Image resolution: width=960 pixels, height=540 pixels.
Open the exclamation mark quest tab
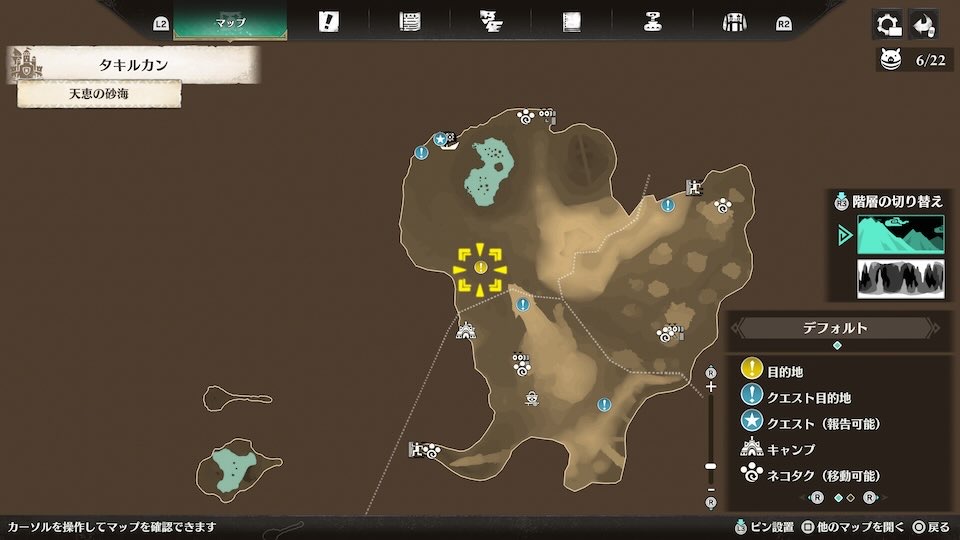[x=328, y=22]
